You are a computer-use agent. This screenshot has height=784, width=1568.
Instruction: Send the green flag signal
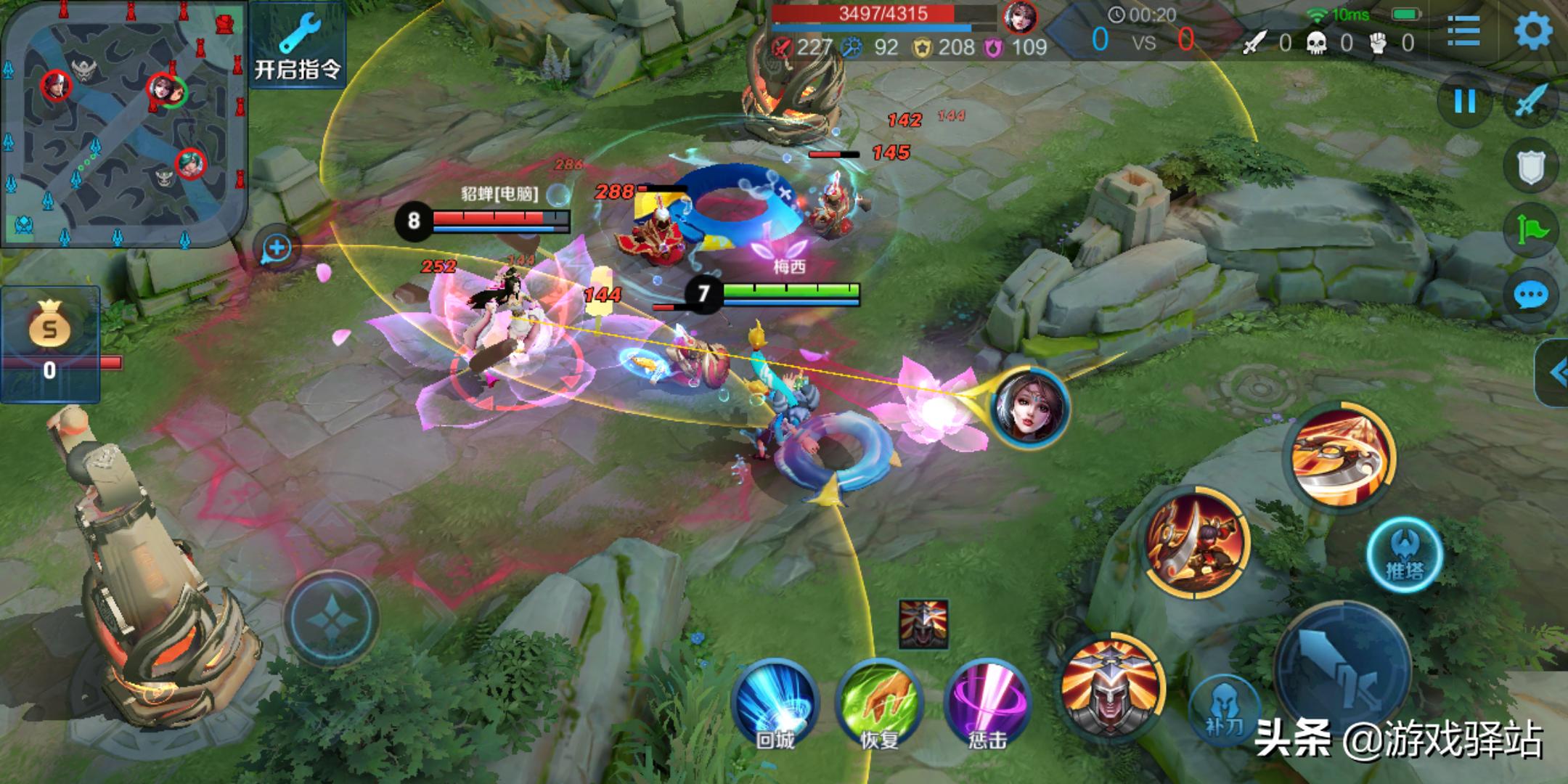1532,231
